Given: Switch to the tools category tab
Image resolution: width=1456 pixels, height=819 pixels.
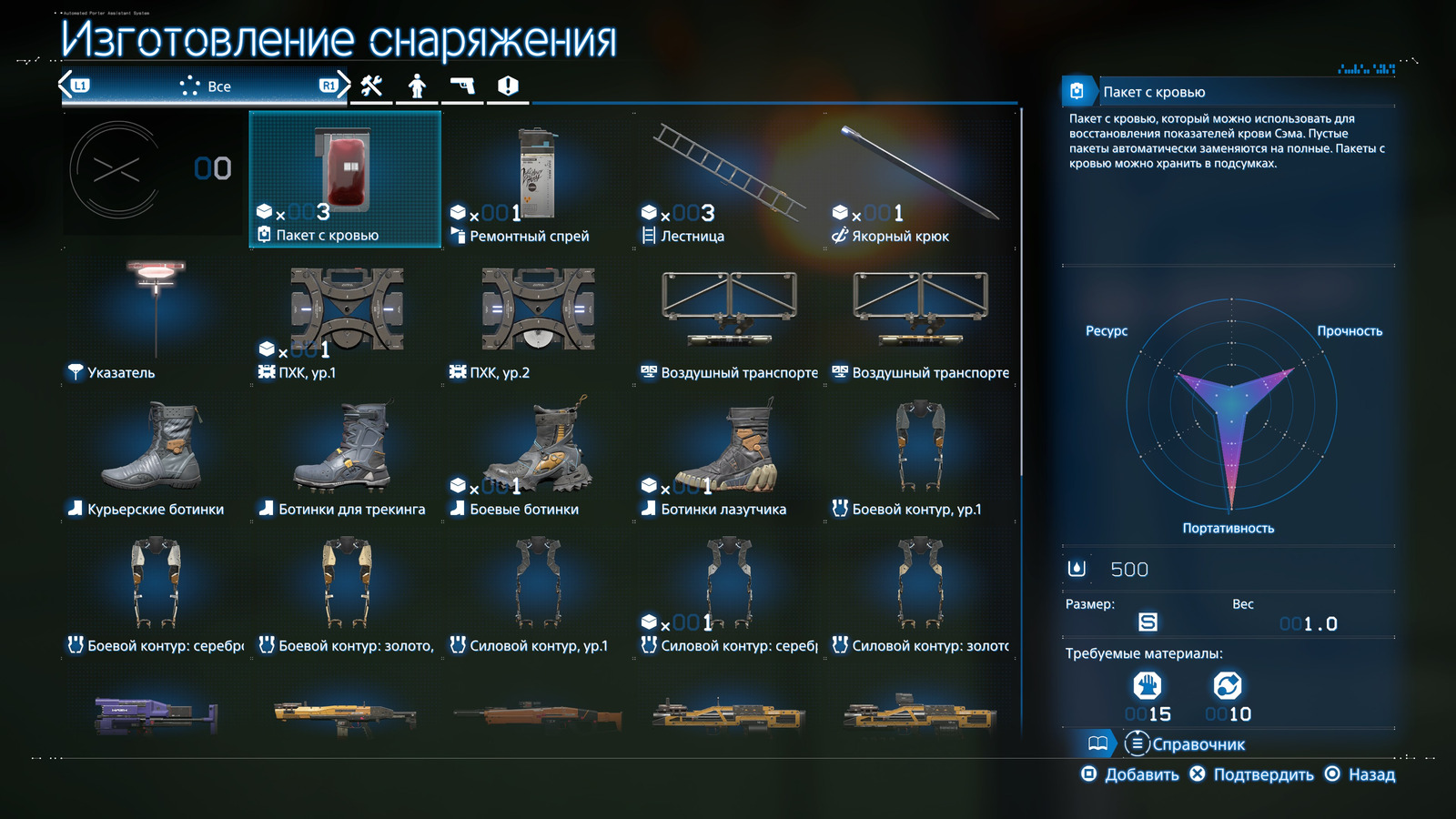Looking at the screenshot, I should coord(371,86).
